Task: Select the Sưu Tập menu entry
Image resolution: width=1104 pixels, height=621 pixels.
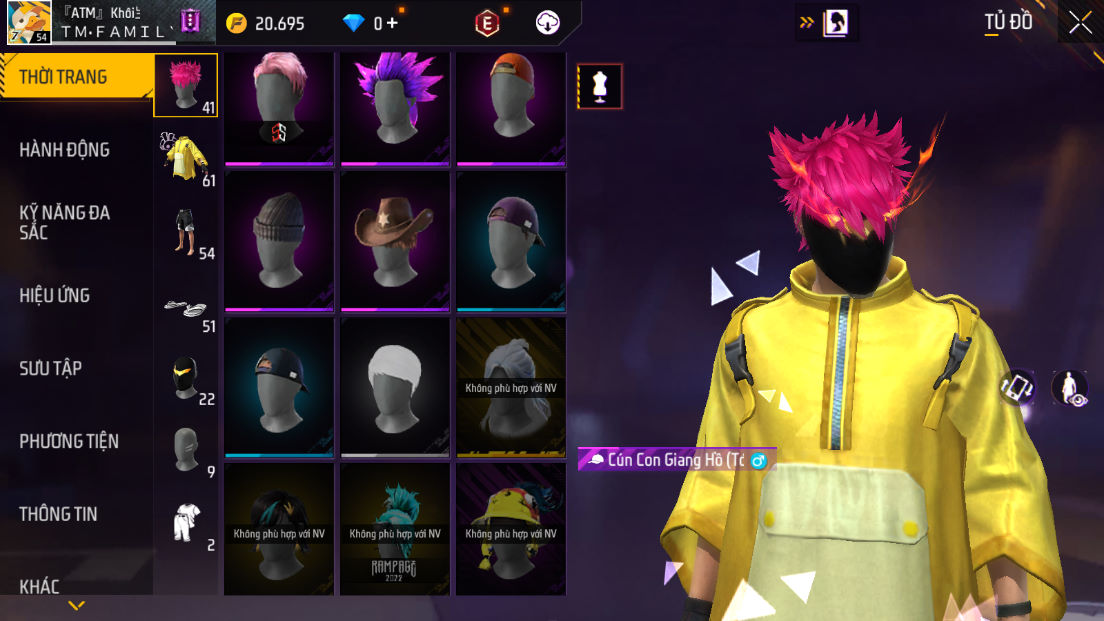Action: [51, 368]
